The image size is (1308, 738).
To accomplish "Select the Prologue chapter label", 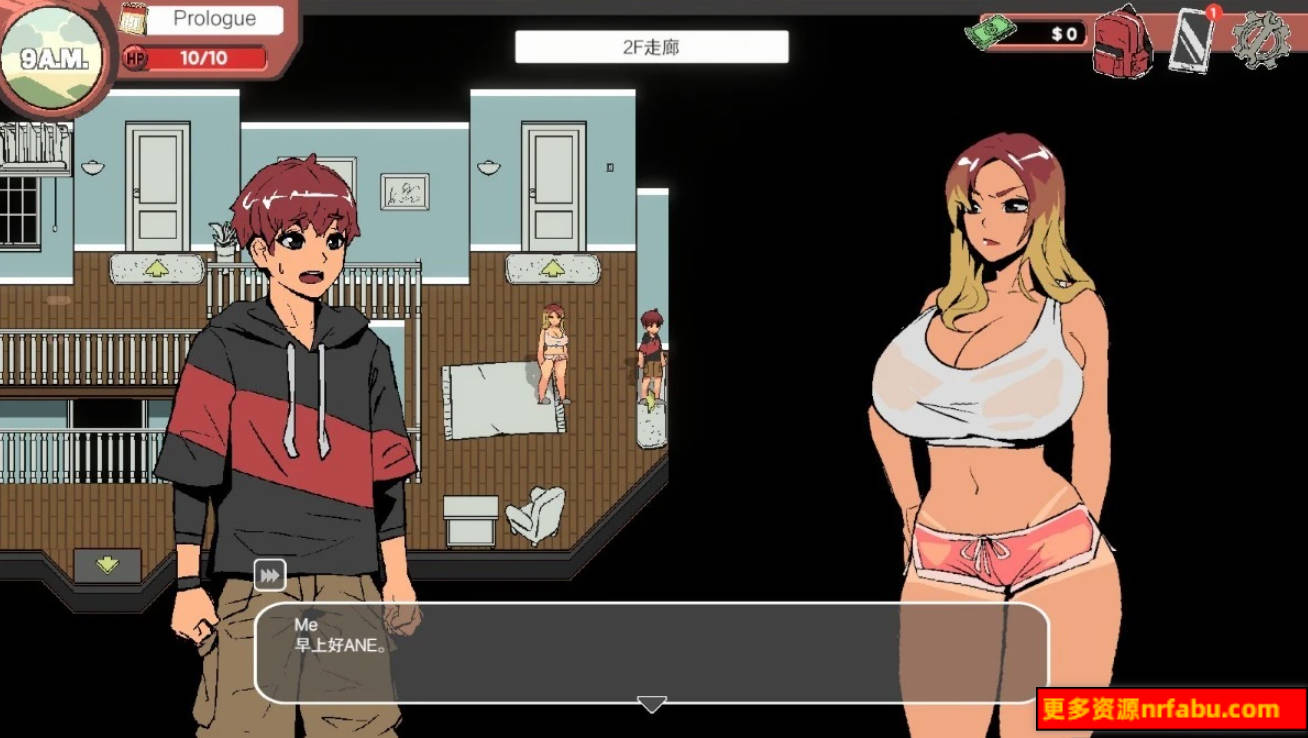I will point(213,17).
